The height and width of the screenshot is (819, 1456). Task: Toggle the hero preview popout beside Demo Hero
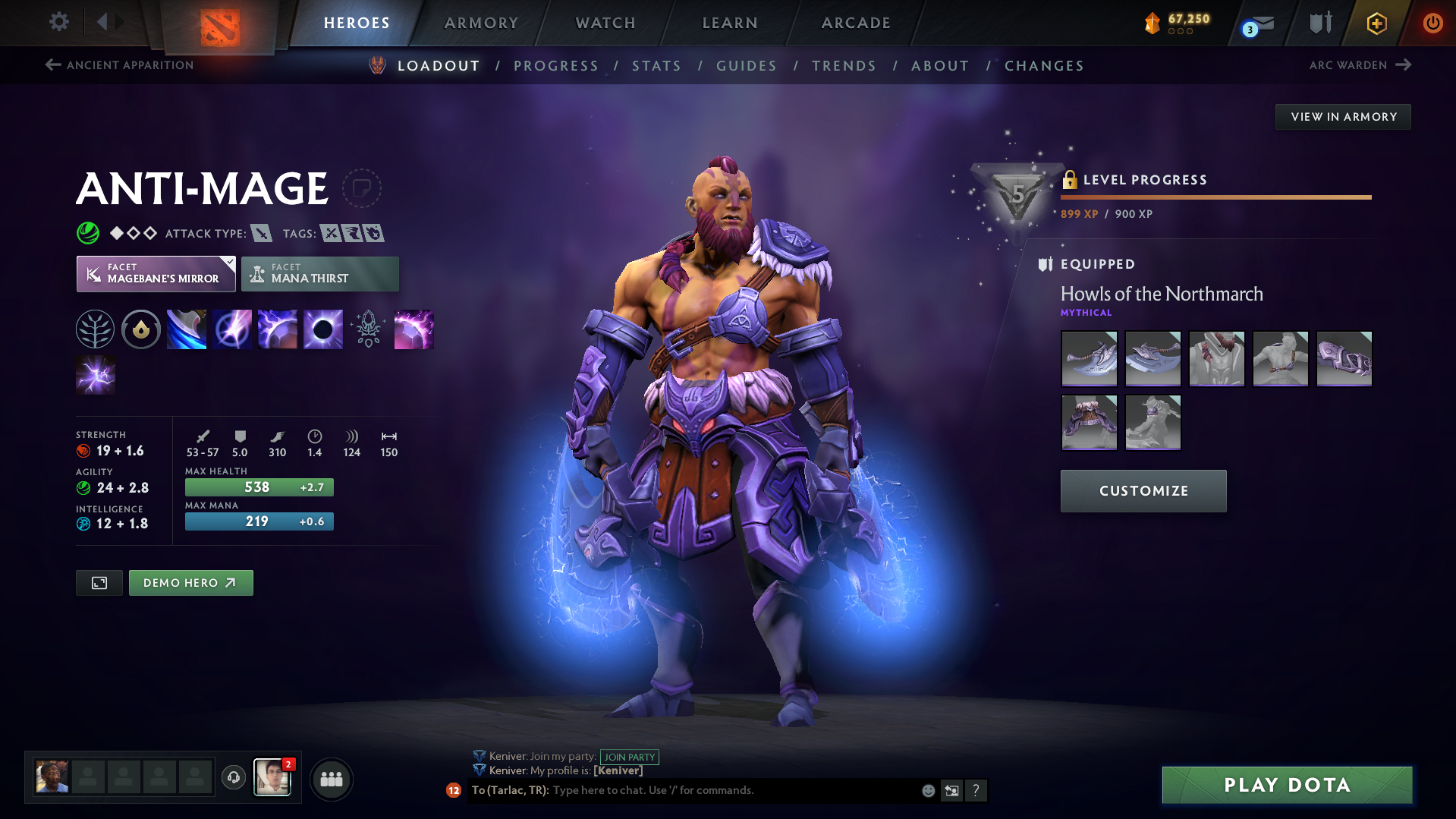click(99, 582)
